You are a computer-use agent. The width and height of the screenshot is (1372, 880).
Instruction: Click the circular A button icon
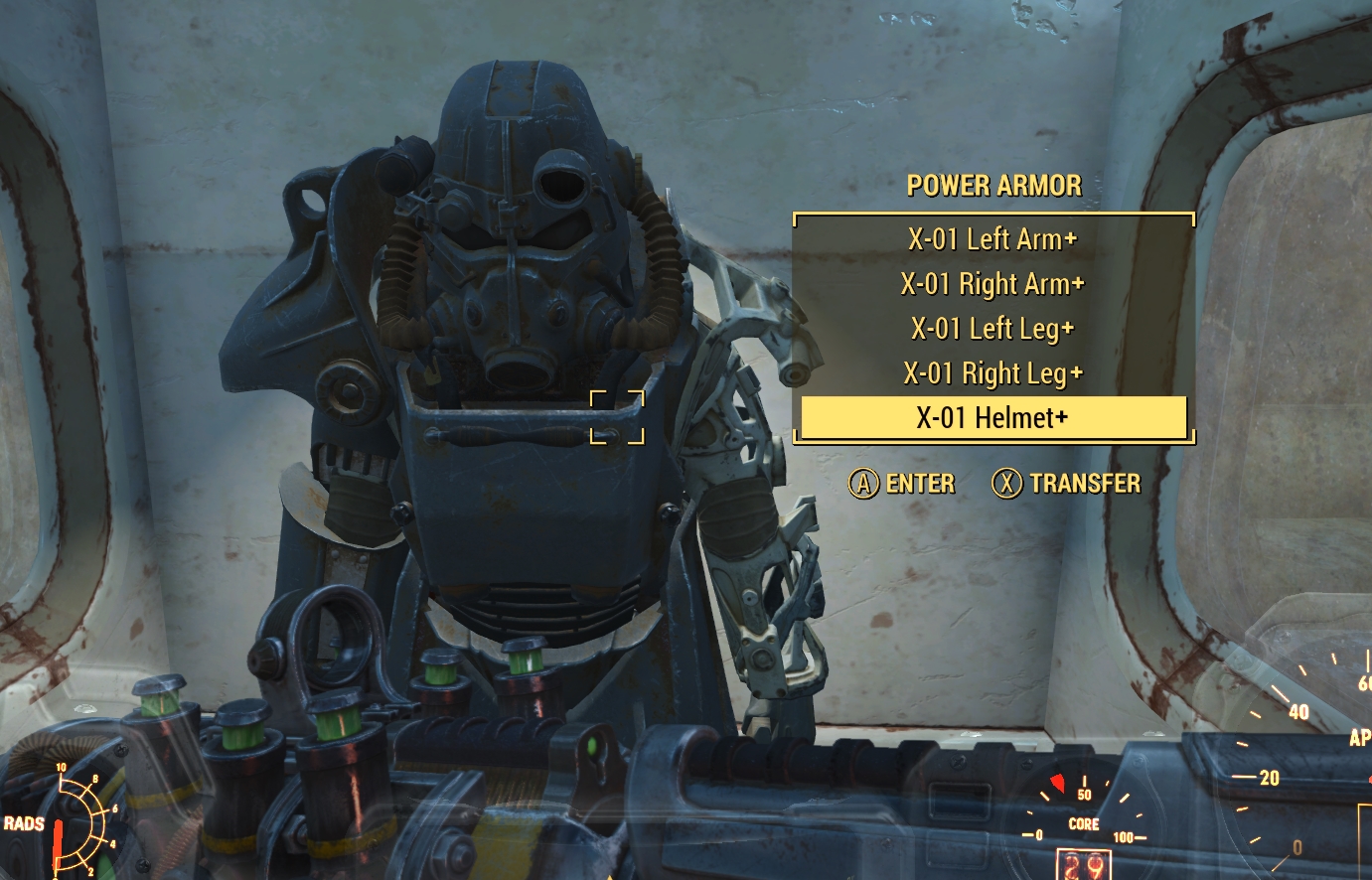click(x=862, y=485)
